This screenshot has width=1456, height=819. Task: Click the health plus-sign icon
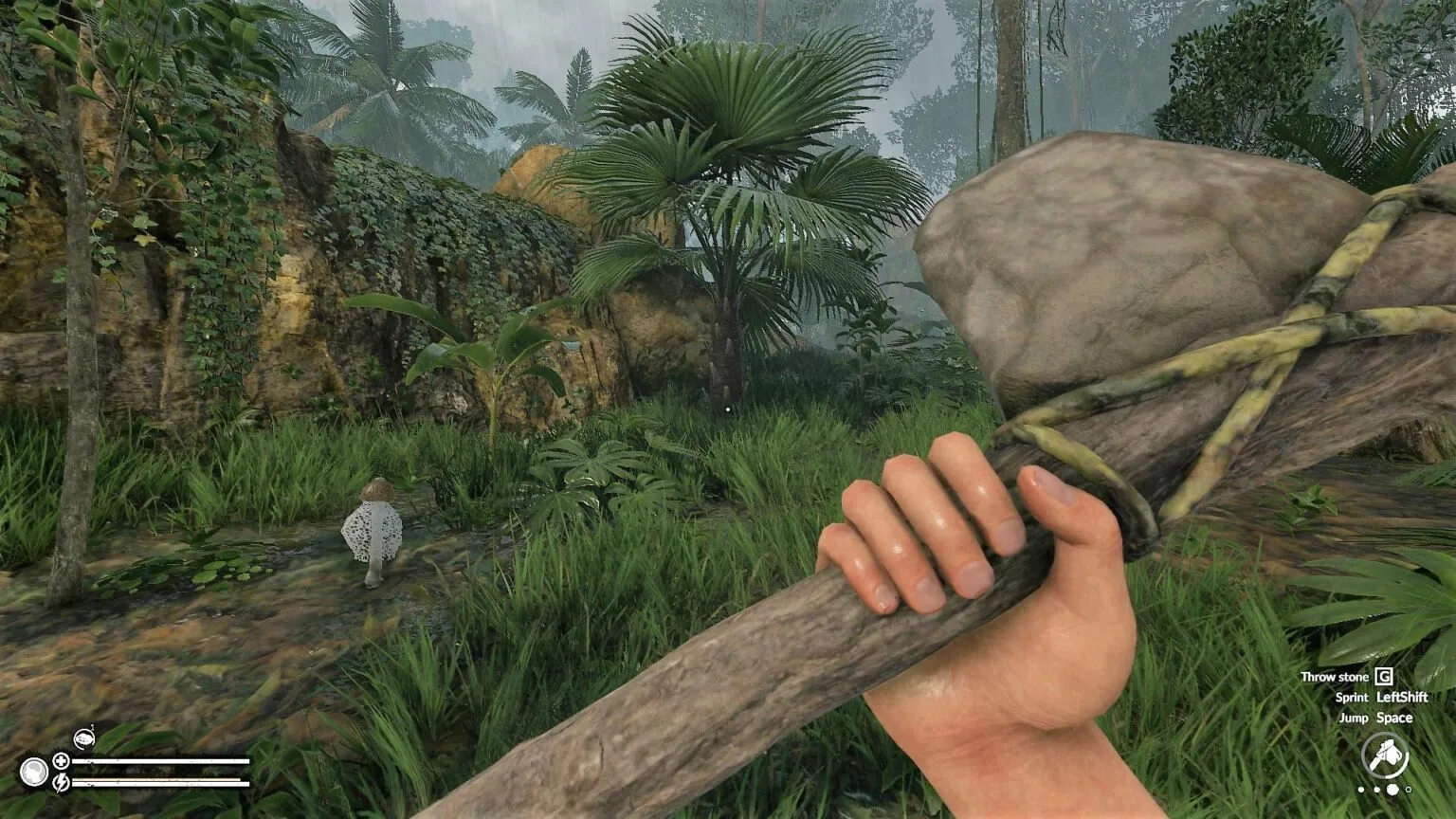pos(61,760)
